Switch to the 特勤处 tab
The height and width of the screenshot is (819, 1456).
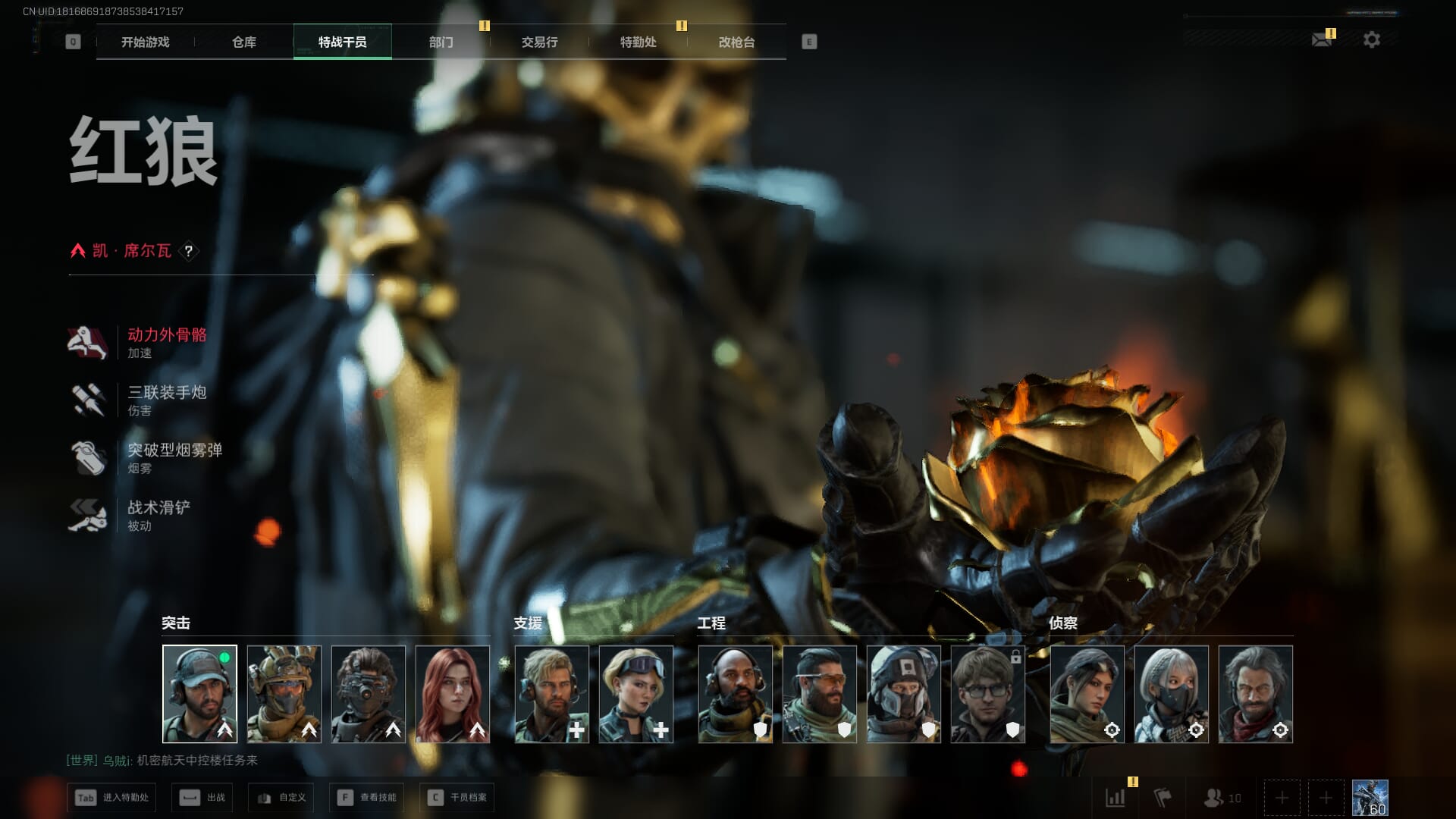638,42
